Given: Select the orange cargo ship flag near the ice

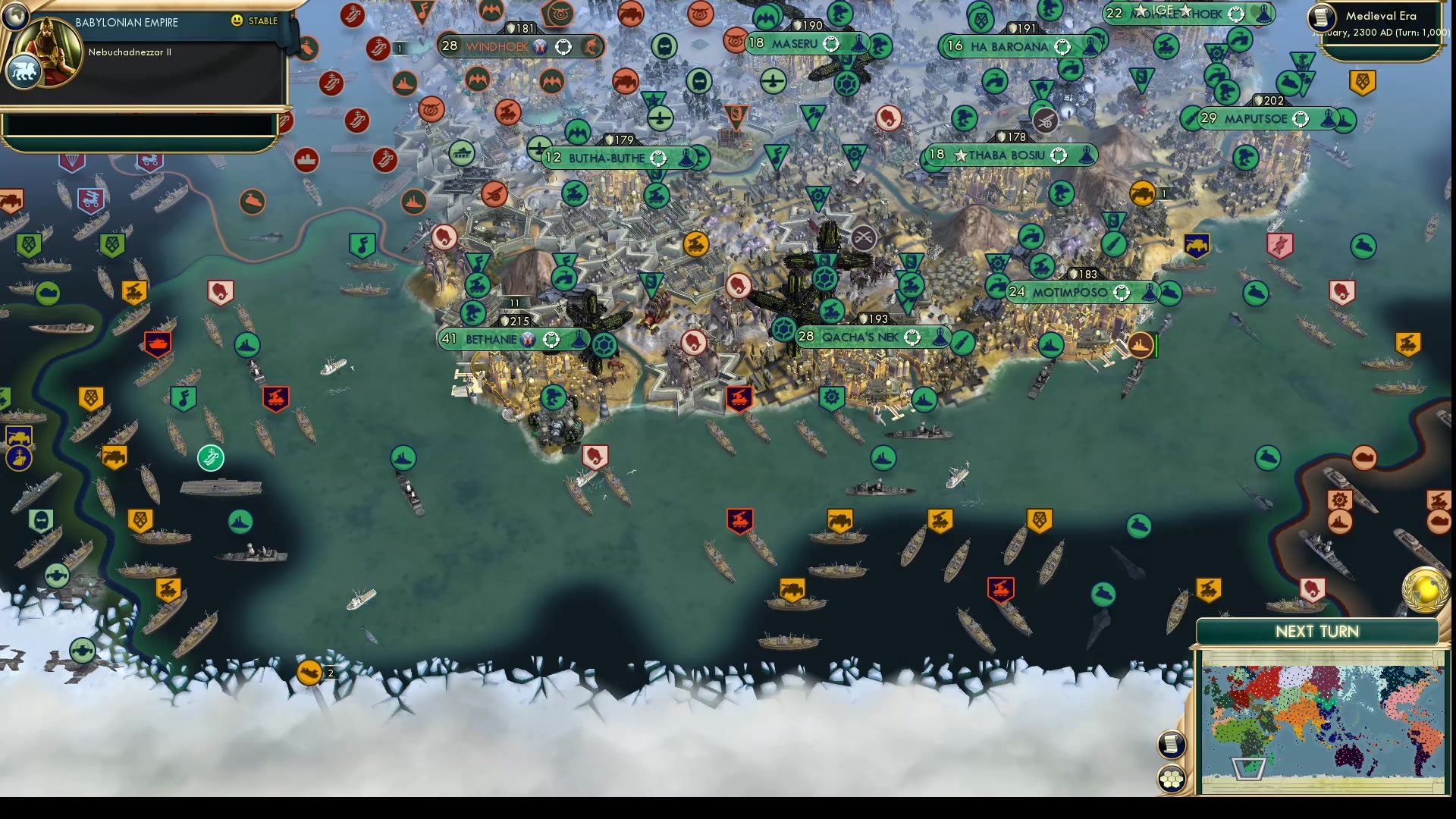Looking at the screenshot, I should pyautogui.click(x=311, y=672).
